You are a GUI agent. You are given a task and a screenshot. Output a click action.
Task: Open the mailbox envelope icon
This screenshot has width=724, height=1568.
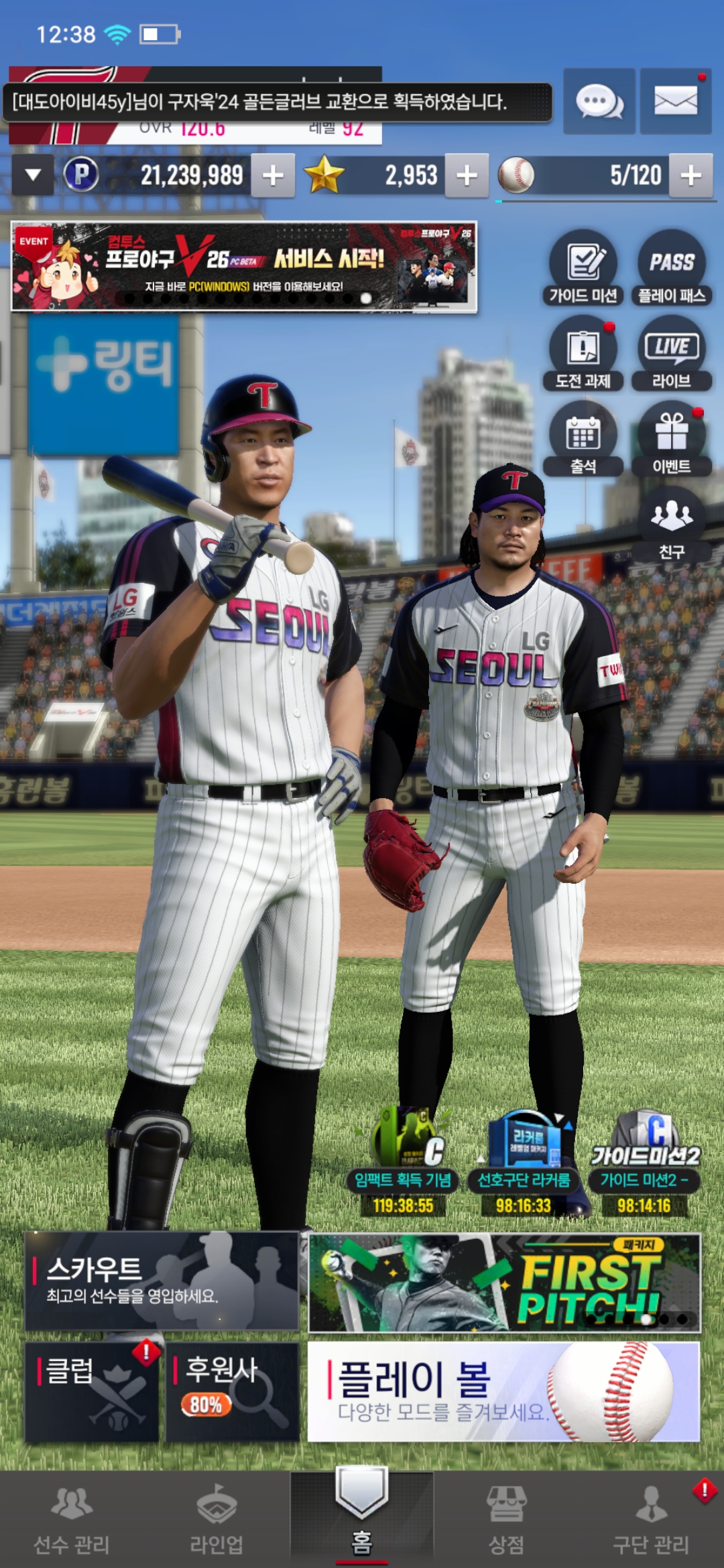pos(675,102)
